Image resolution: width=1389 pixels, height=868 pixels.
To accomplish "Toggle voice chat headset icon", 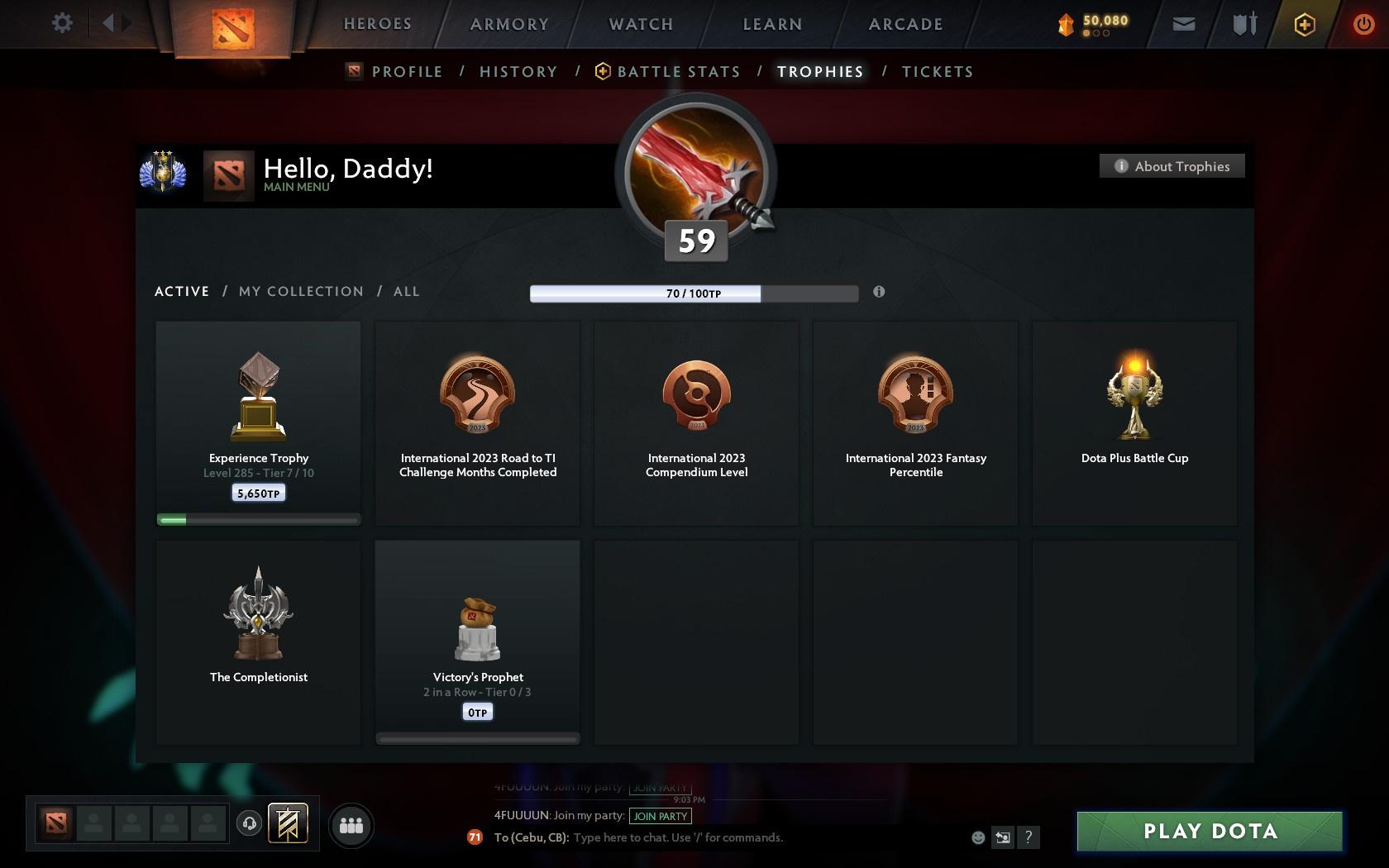I will tap(249, 823).
